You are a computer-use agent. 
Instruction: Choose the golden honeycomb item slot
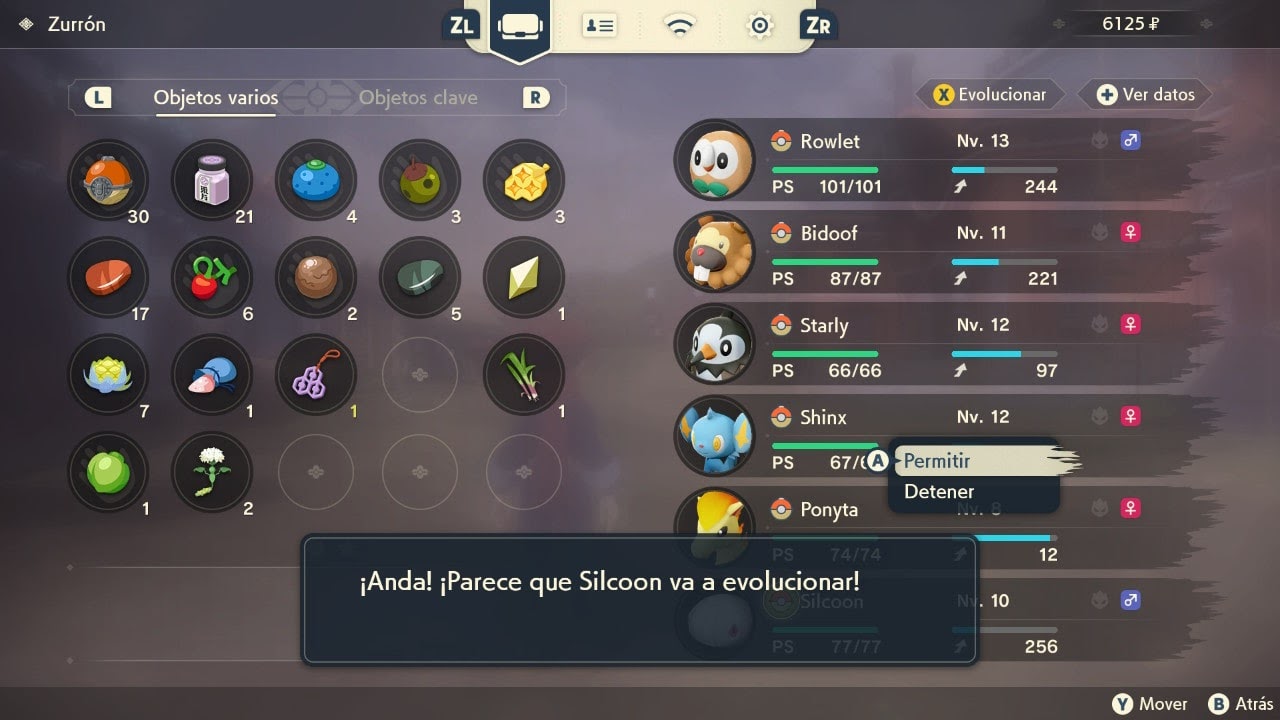pyautogui.click(x=524, y=180)
